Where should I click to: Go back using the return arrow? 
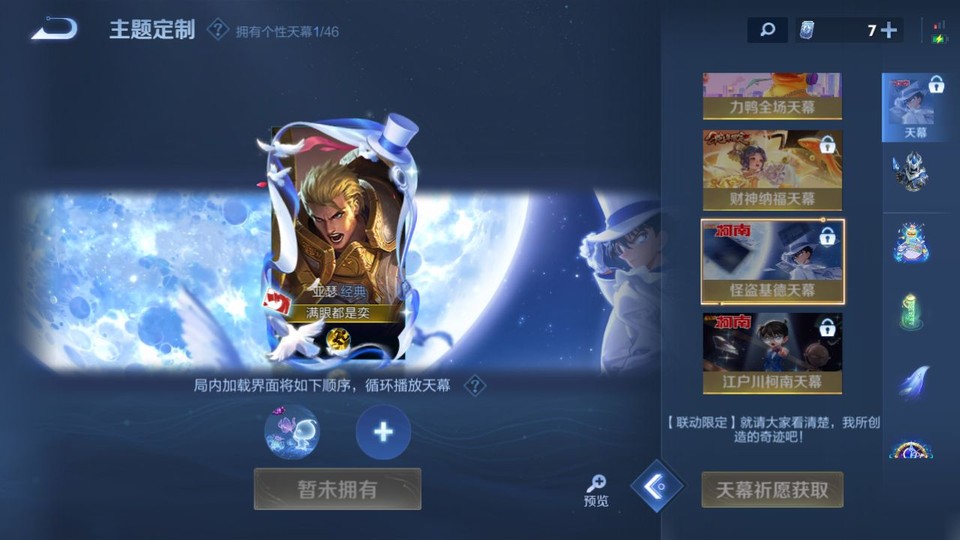54,29
